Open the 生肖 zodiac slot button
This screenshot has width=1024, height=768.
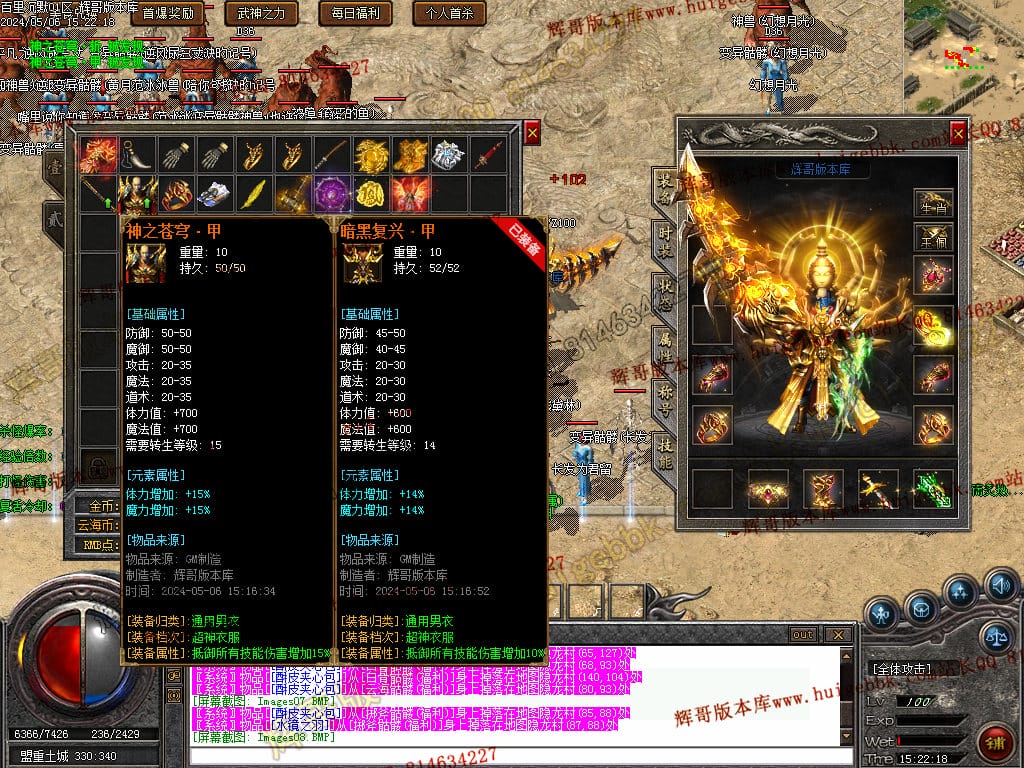click(932, 203)
